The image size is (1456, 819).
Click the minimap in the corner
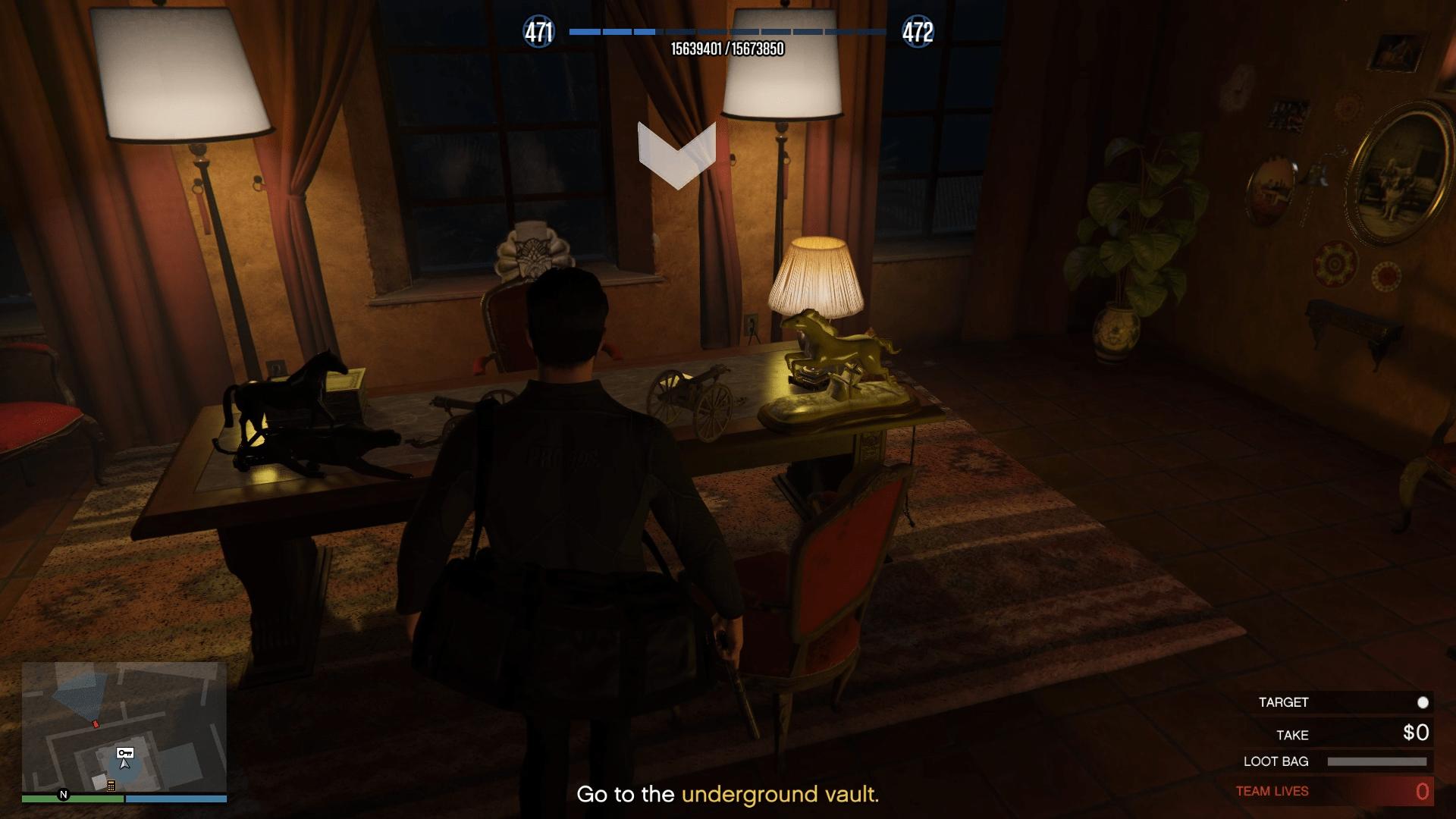point(124,726)
